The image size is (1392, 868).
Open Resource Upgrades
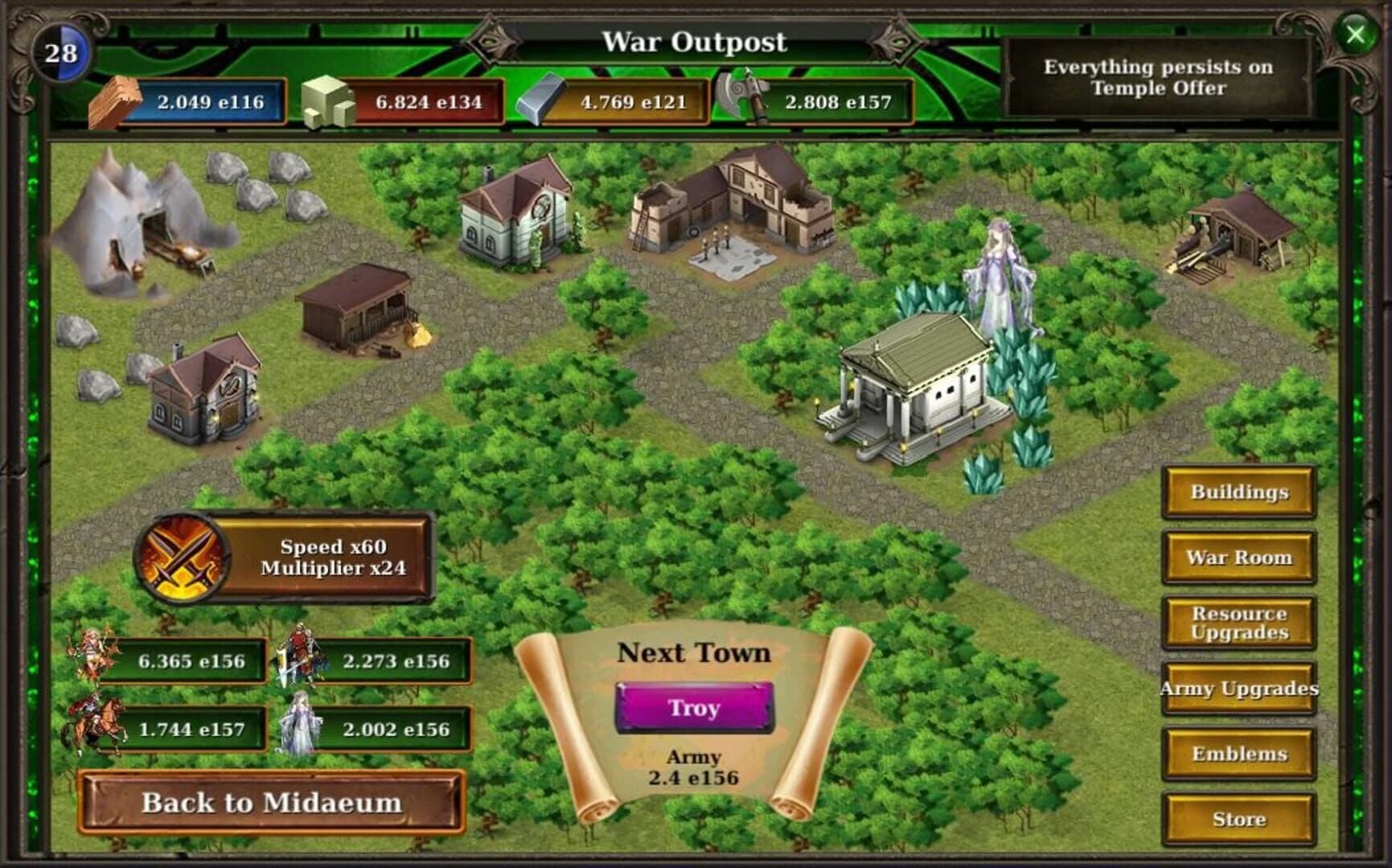tap(1238, 624)
